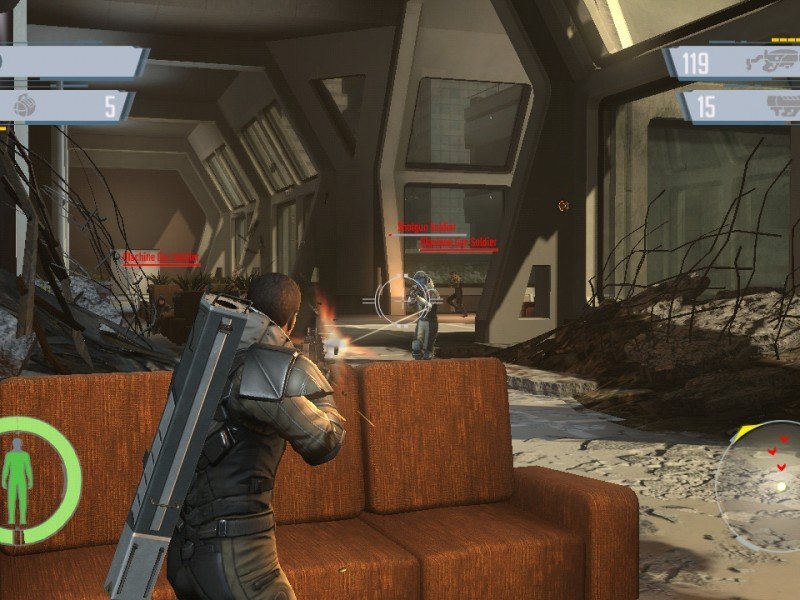
Task: Click the circular radar minimap
Action: point(762,485)
